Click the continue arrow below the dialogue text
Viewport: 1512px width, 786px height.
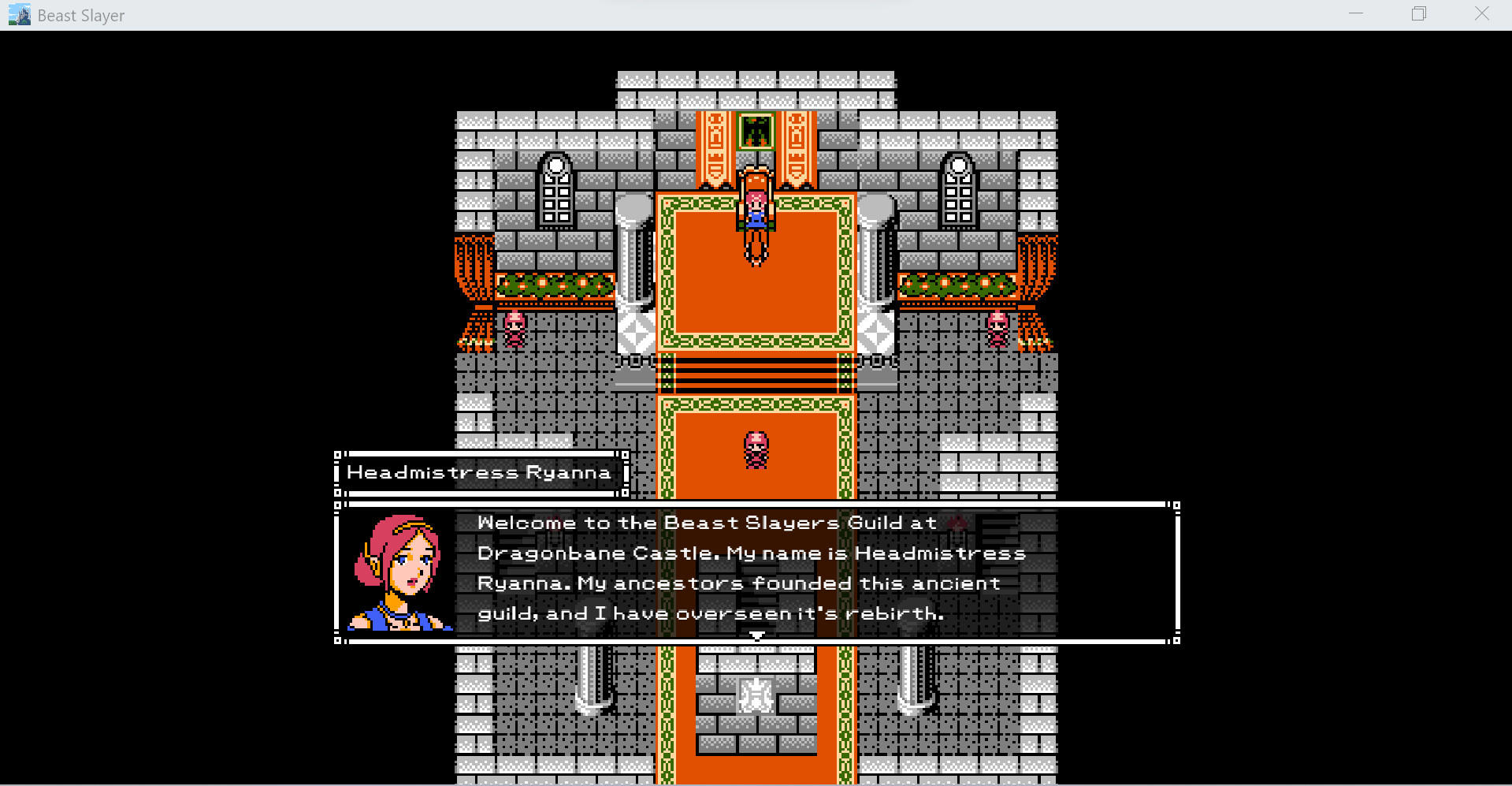tap(756, 634)
